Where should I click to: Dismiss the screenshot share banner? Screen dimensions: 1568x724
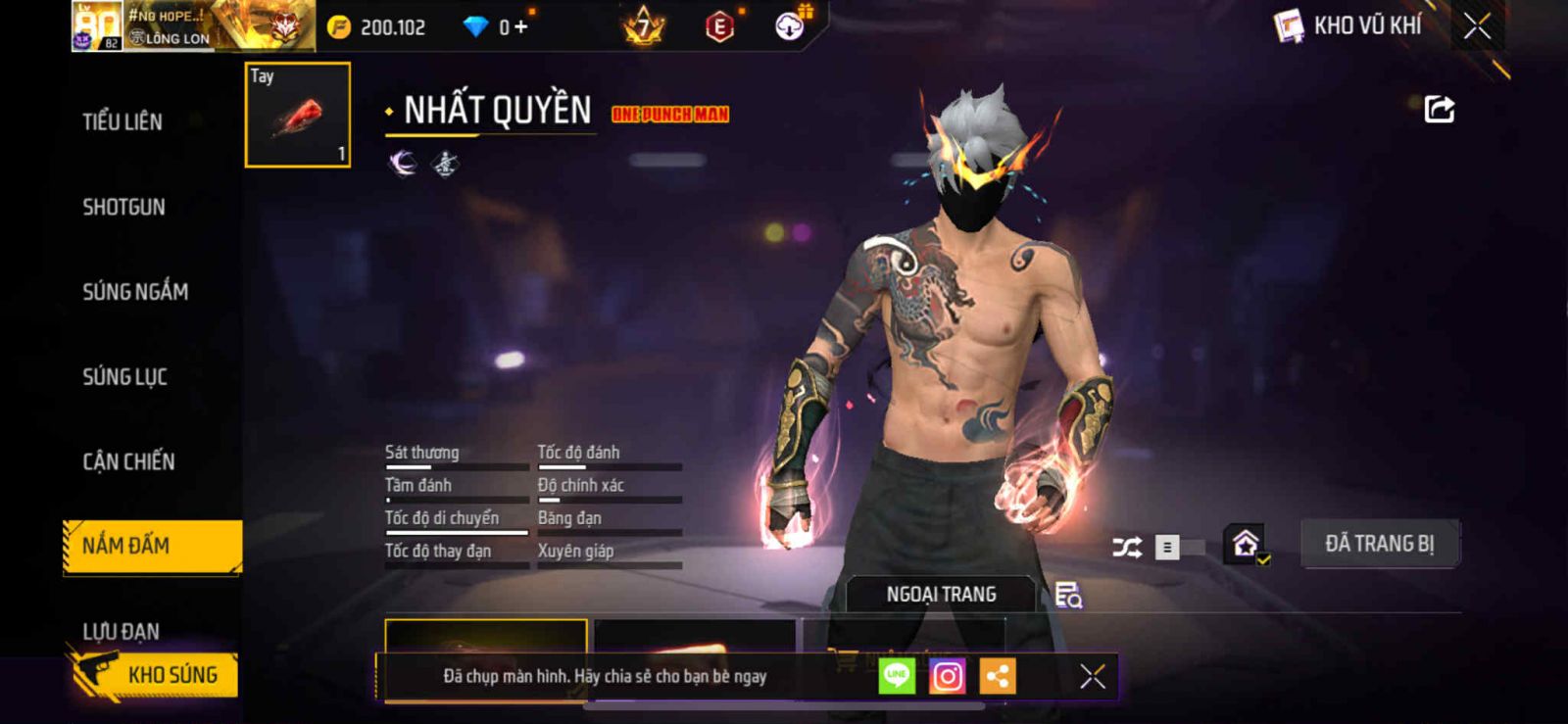1092,676
